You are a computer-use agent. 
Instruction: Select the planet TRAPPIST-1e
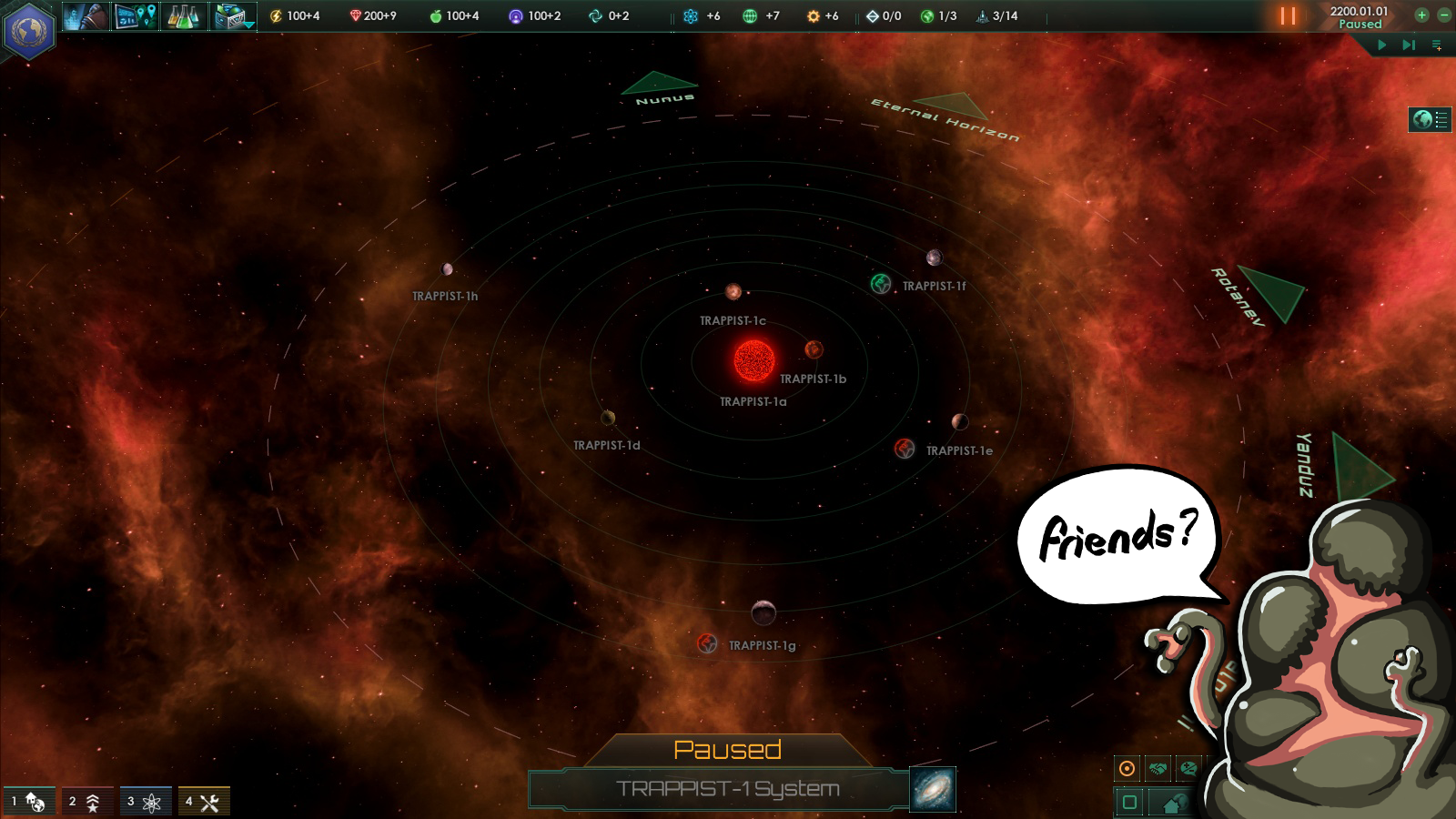tap(905, 448)
